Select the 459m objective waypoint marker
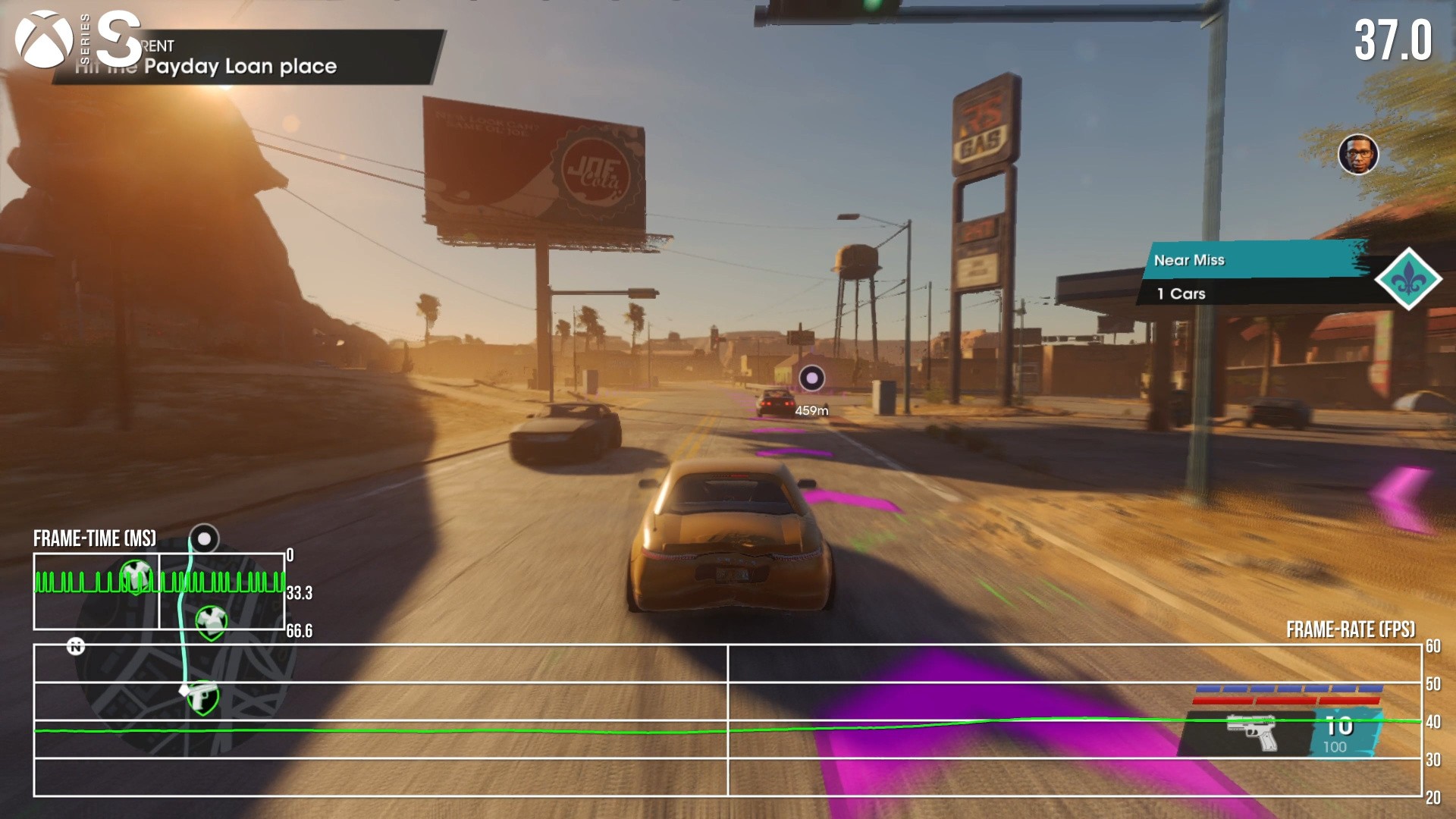Screen dimensions: 1456x819 point(811,378)
